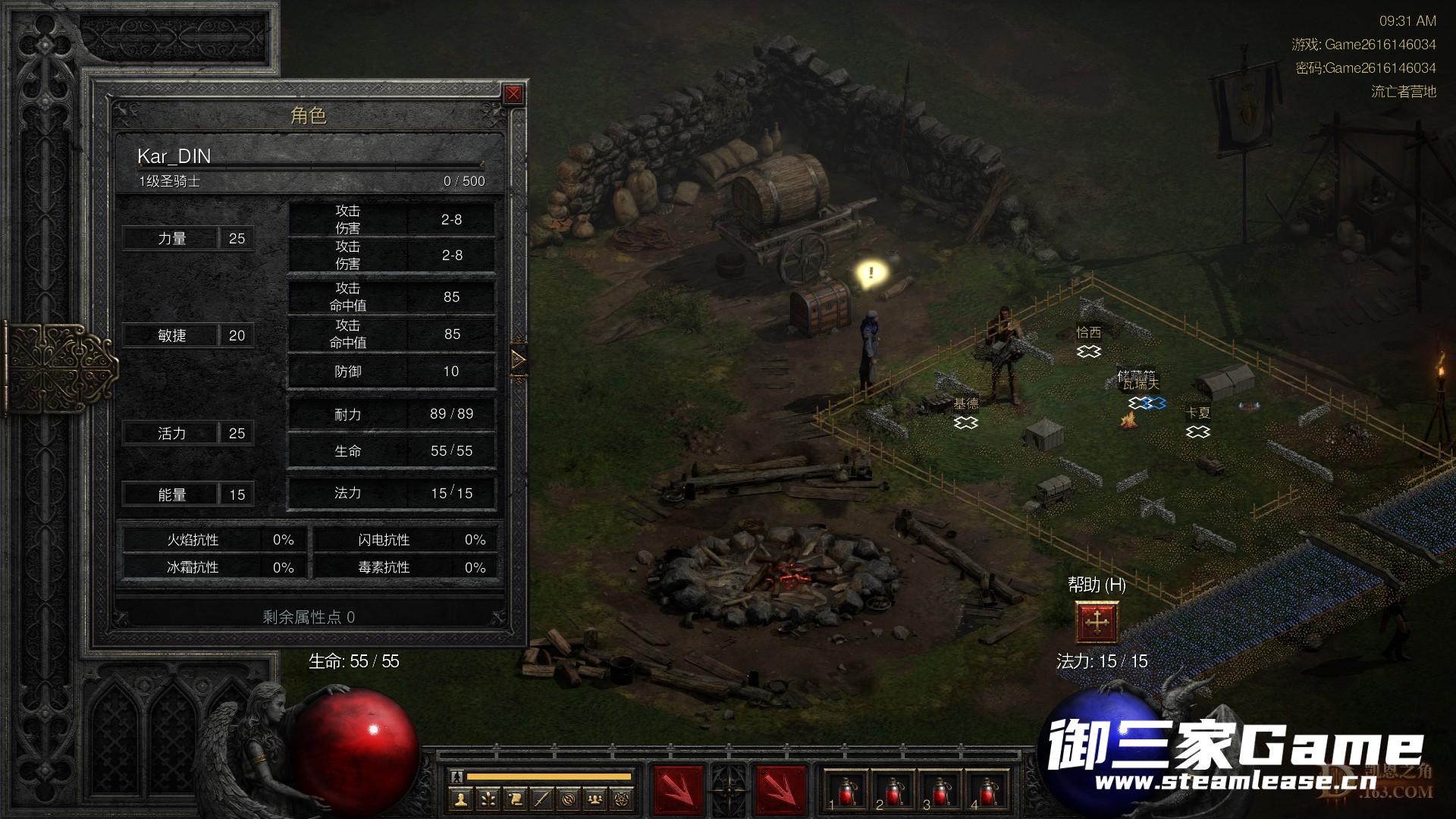Viewport: 1456px width, 819px height.
Task: Use the healing potion in belt slot 1
Action: [x=846, y=791]
